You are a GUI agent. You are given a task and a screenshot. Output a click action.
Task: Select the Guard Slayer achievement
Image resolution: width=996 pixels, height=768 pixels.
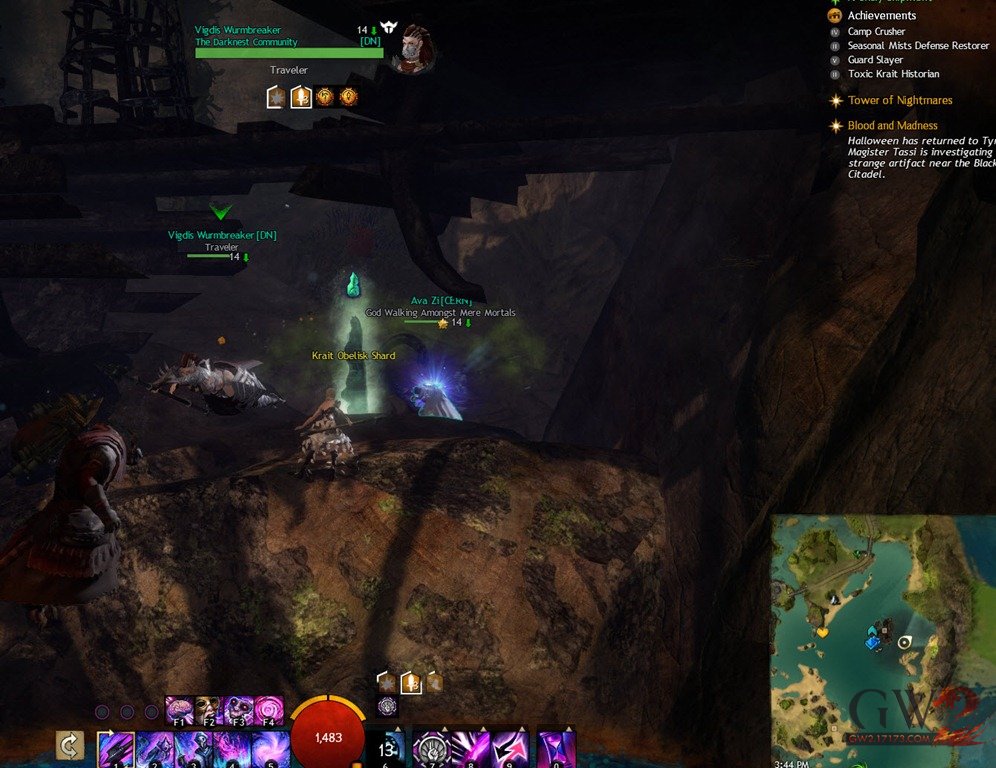click(875, 60)
